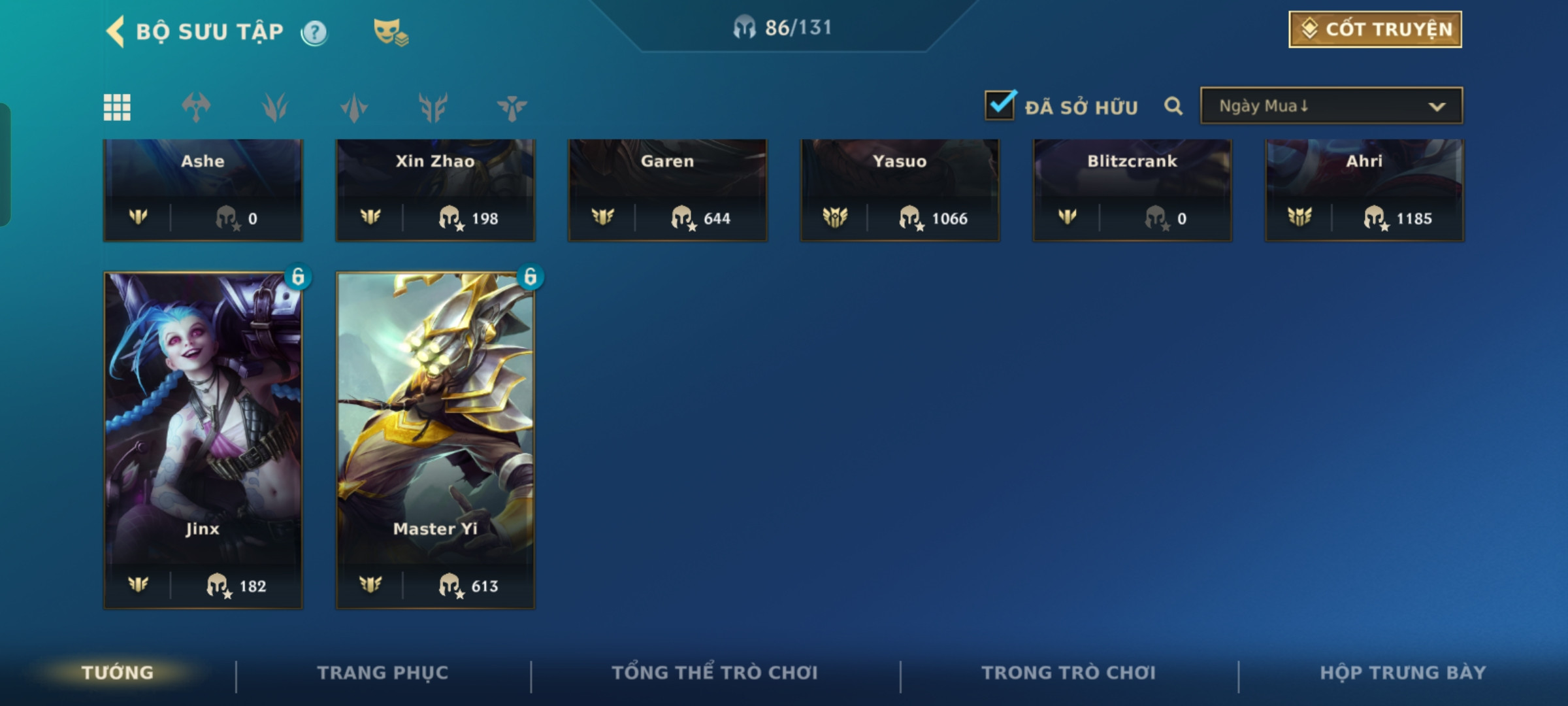Screen dimensions: 1568x706
Task: Open the Cốt Truyện button
Action: (x=1375, y=29)
